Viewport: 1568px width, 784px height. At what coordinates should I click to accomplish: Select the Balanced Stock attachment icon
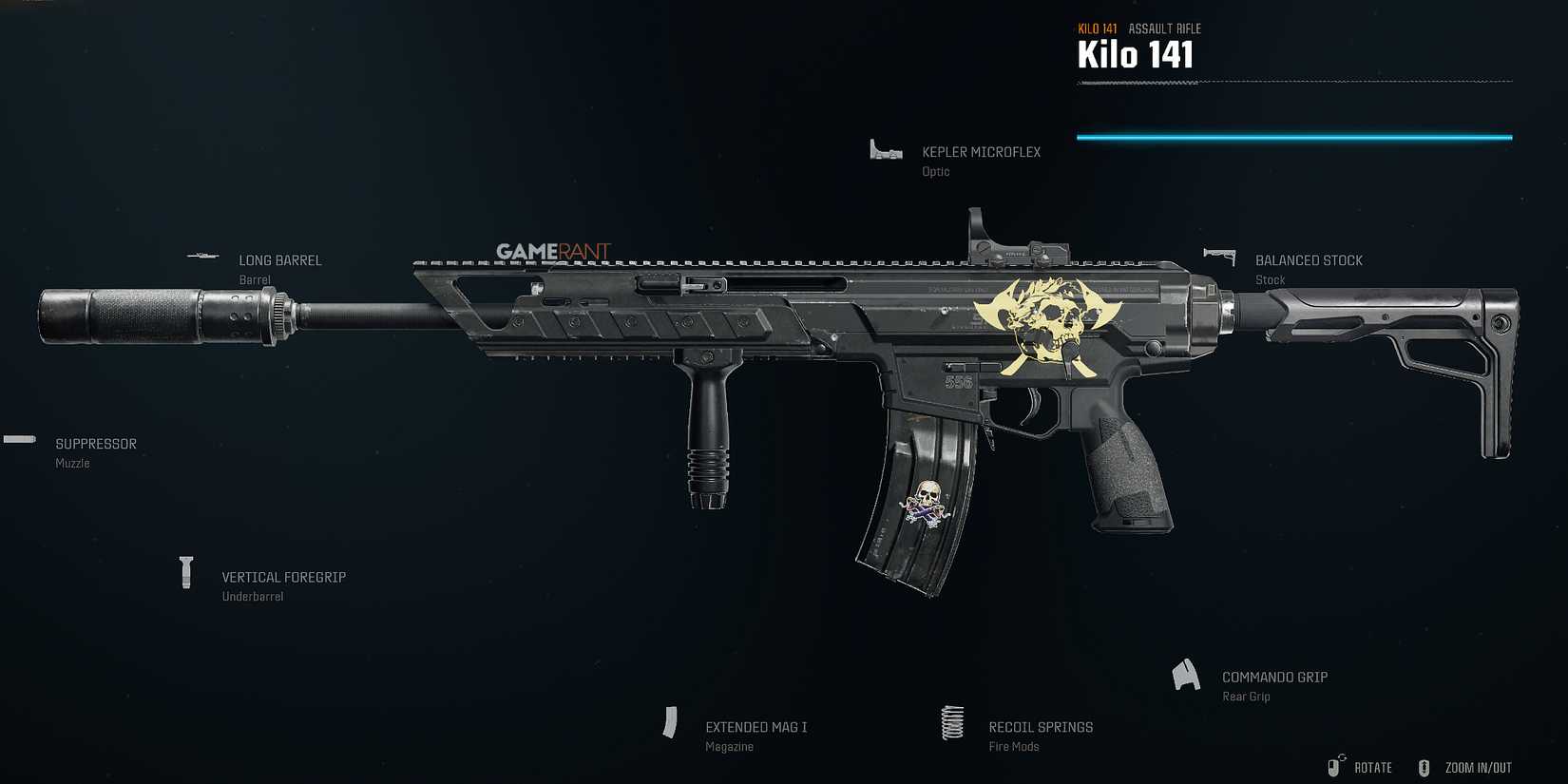tap(1219, 255)
